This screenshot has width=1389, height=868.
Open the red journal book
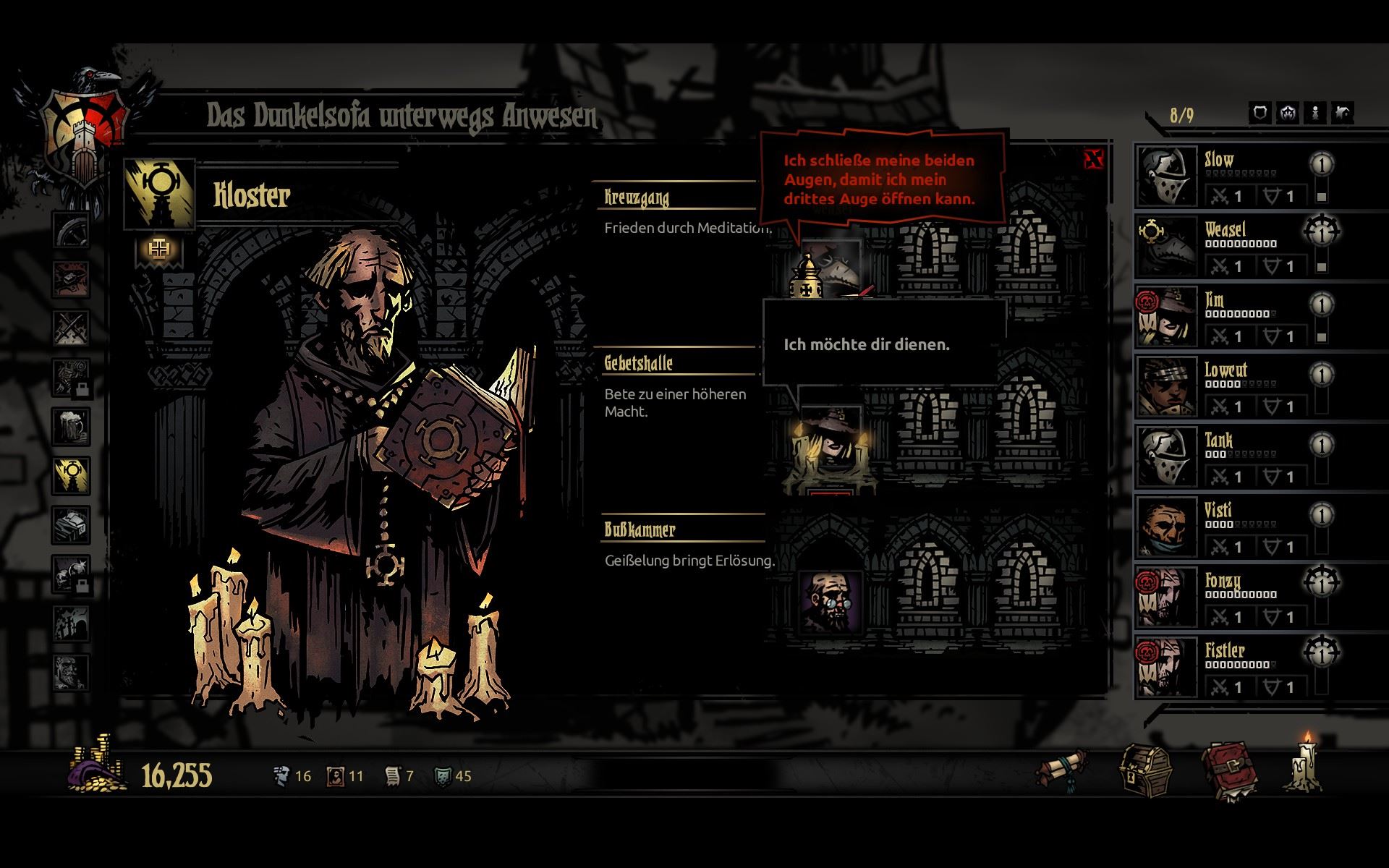click(1229, 773)
